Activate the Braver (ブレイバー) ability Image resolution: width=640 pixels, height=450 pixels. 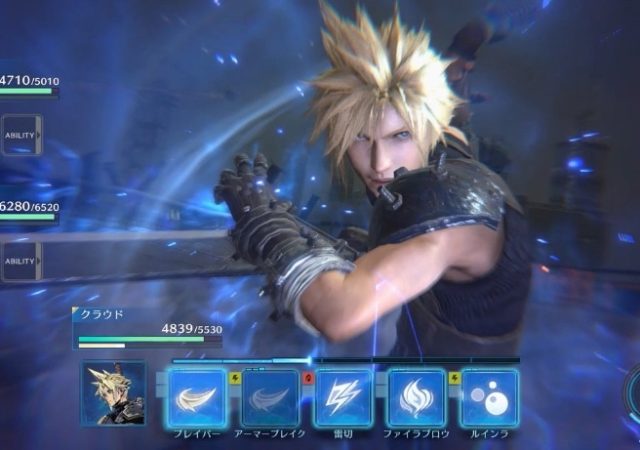pos(197,398)
